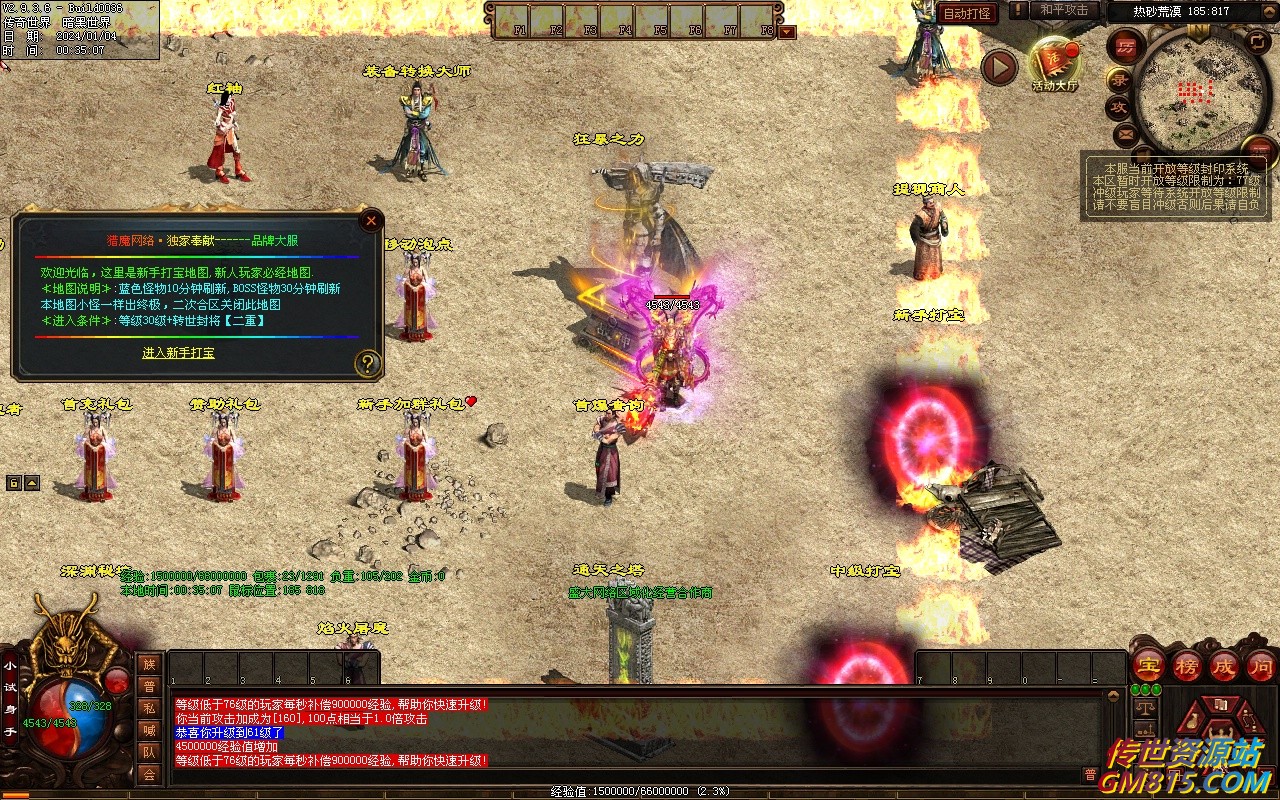
Task: Select the 攻 button beside the minimap
Action: point(1120,106)
